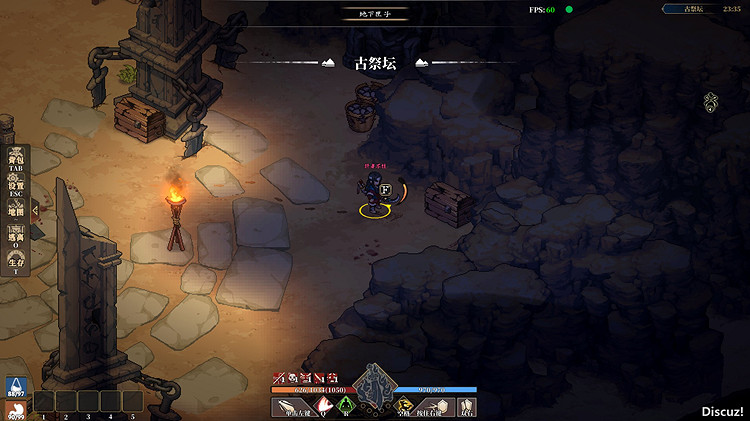Viewport: 750px width, 421px height.
Task: Use the hold right-click block skill
Action: point(436,406)
